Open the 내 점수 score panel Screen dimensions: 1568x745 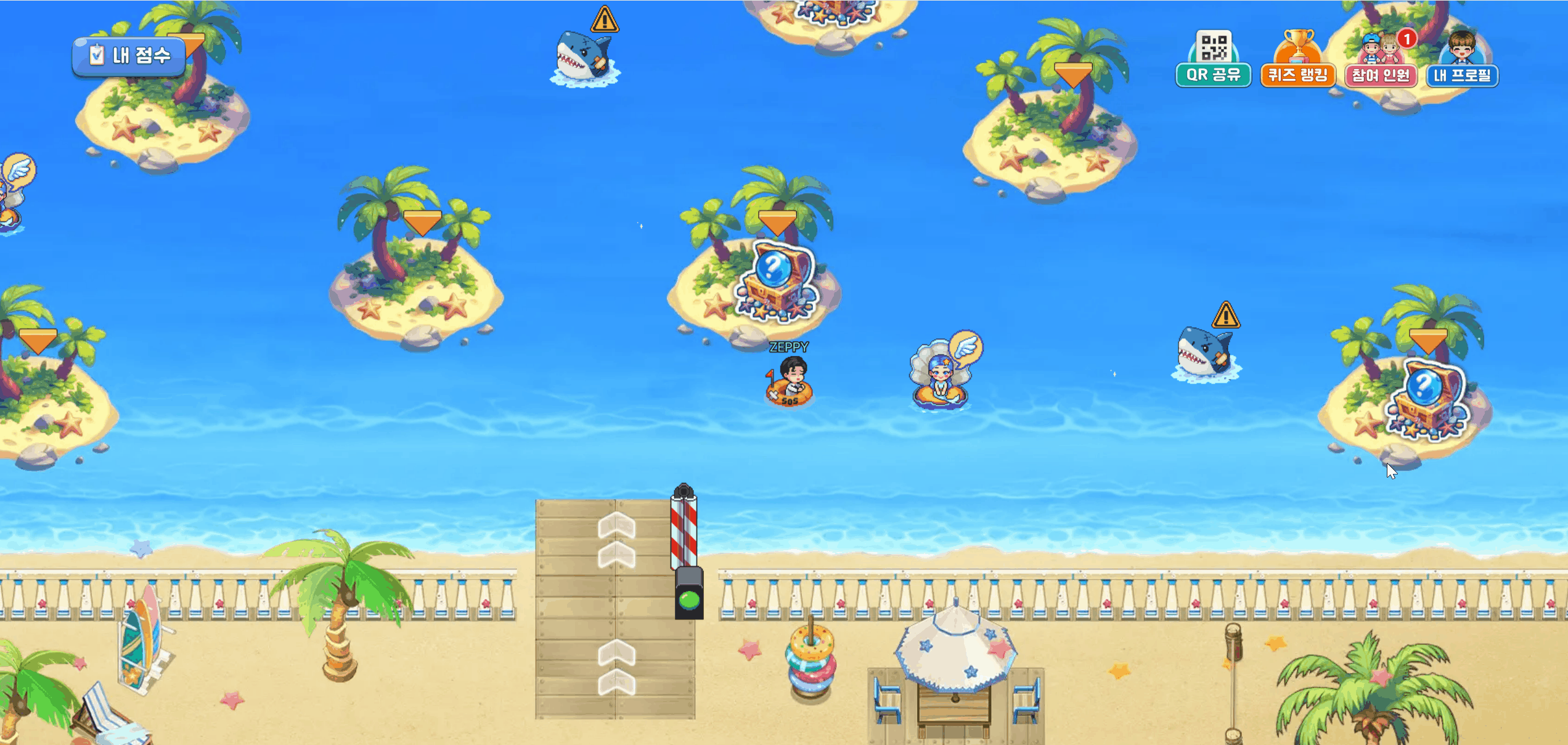pos(129,56)
